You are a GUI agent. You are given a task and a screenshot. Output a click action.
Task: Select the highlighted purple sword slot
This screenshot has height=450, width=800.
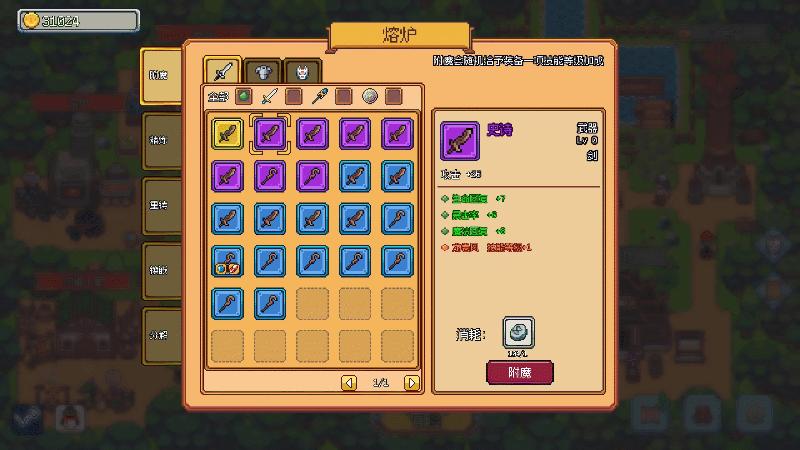pyautogui.click(x=270, y=133)
